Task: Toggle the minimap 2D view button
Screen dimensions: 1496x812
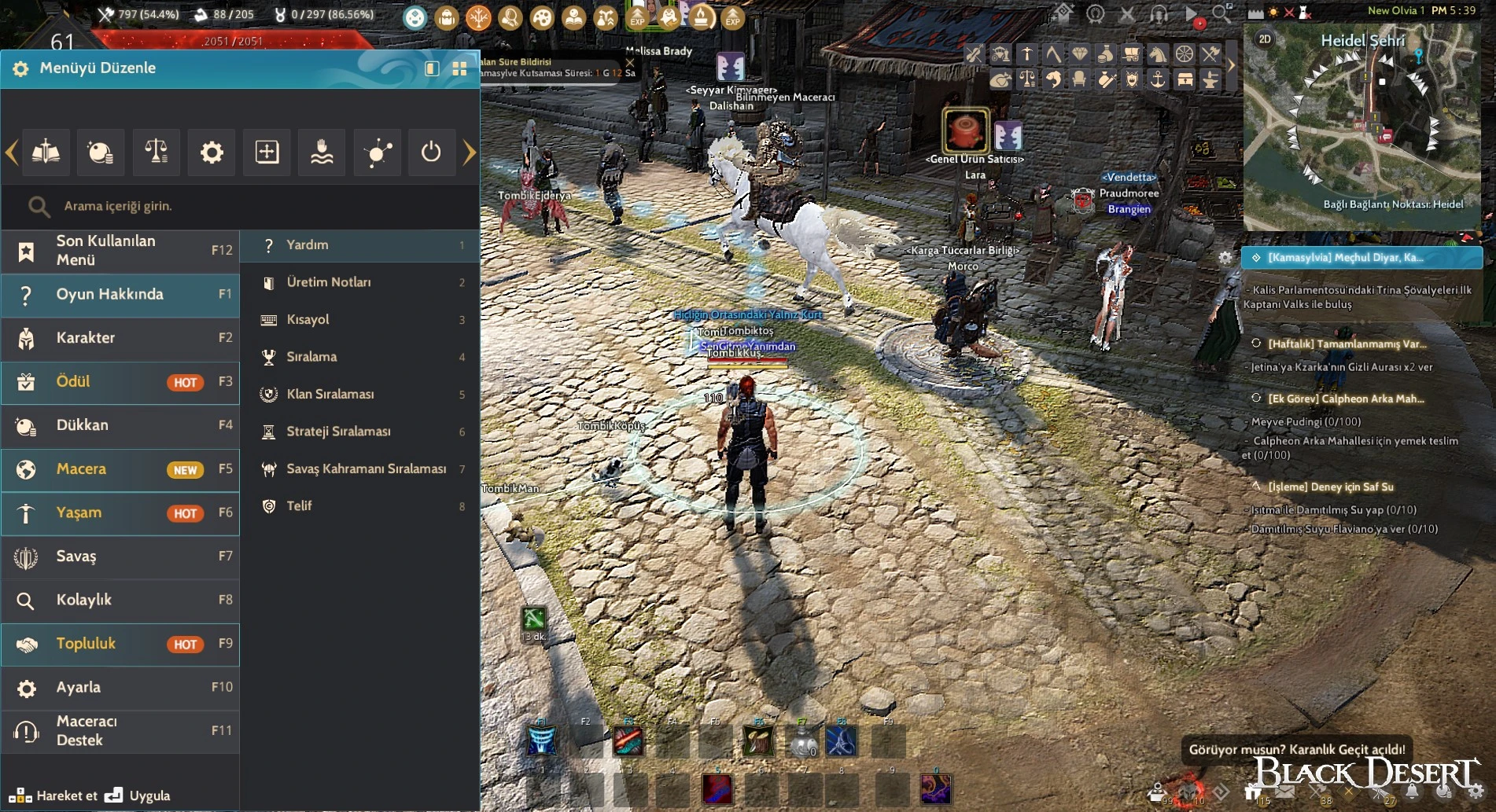Action: pyautogui.click(x=1265, y=39)
